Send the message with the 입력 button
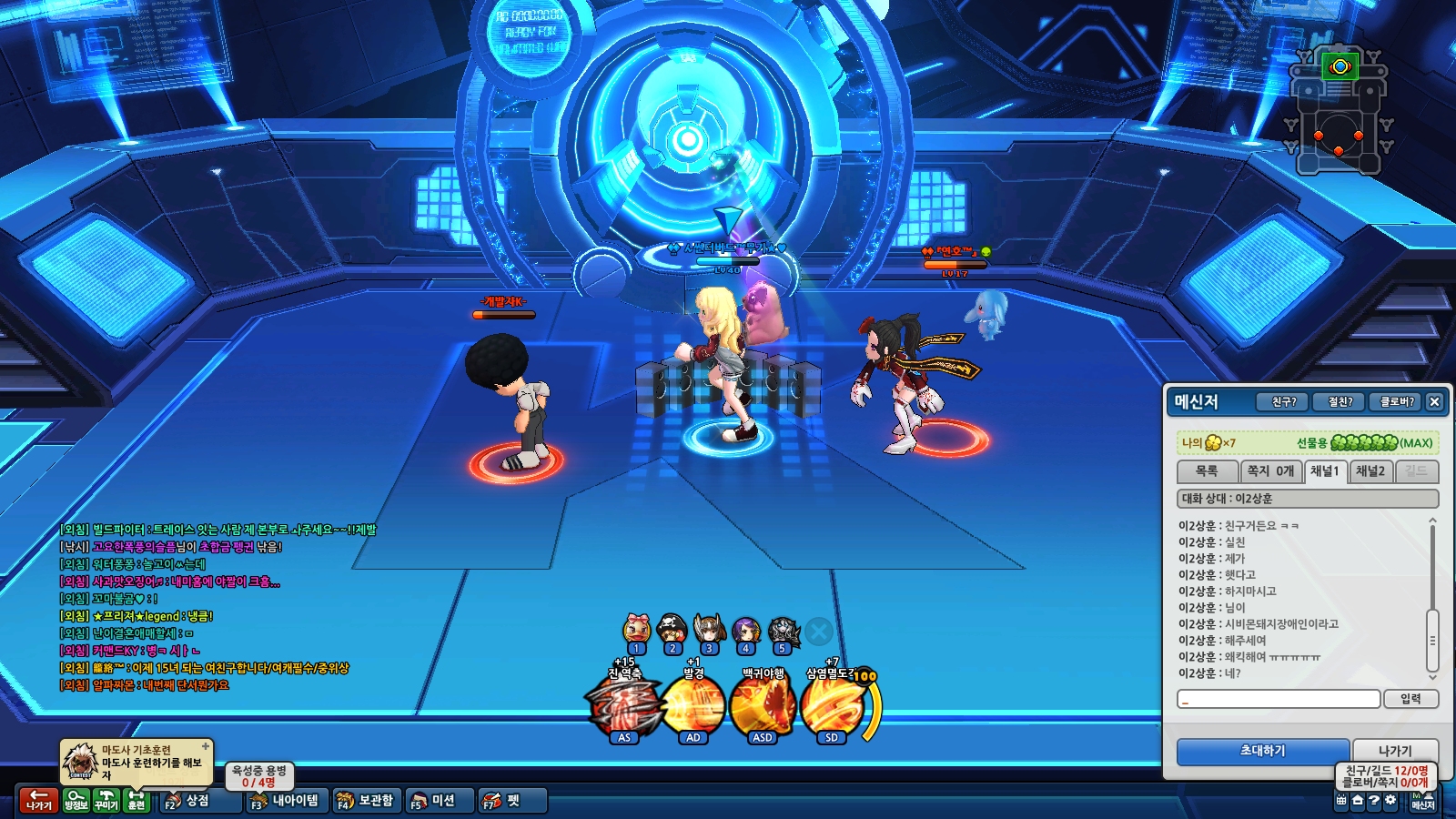1456x819 pixels. tap(1410, 699)
